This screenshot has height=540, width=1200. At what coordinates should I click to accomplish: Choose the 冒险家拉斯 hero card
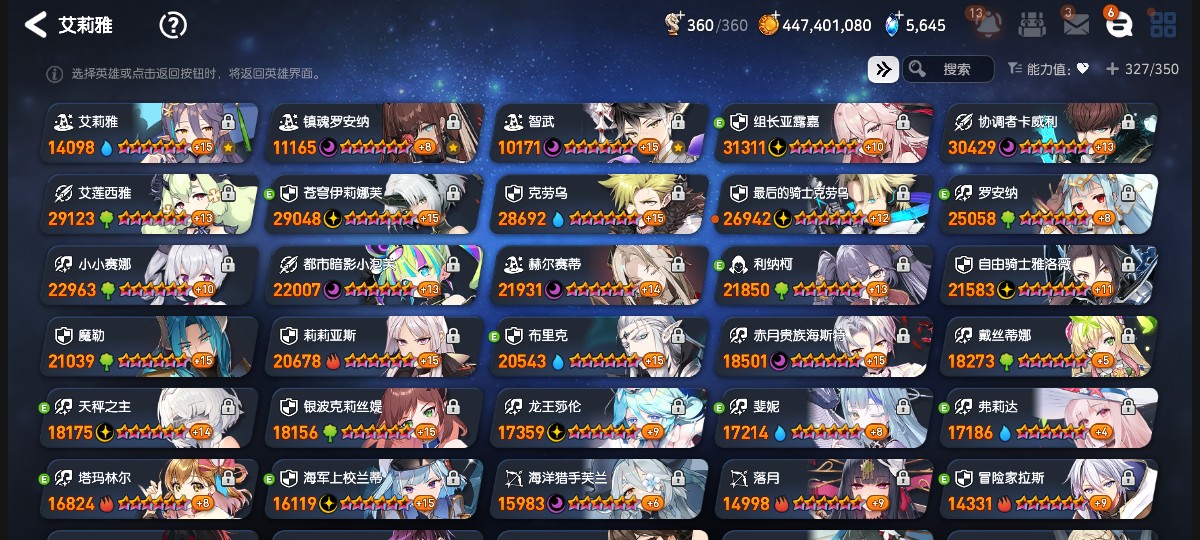pyautogui.click(x=1050, y=488)
